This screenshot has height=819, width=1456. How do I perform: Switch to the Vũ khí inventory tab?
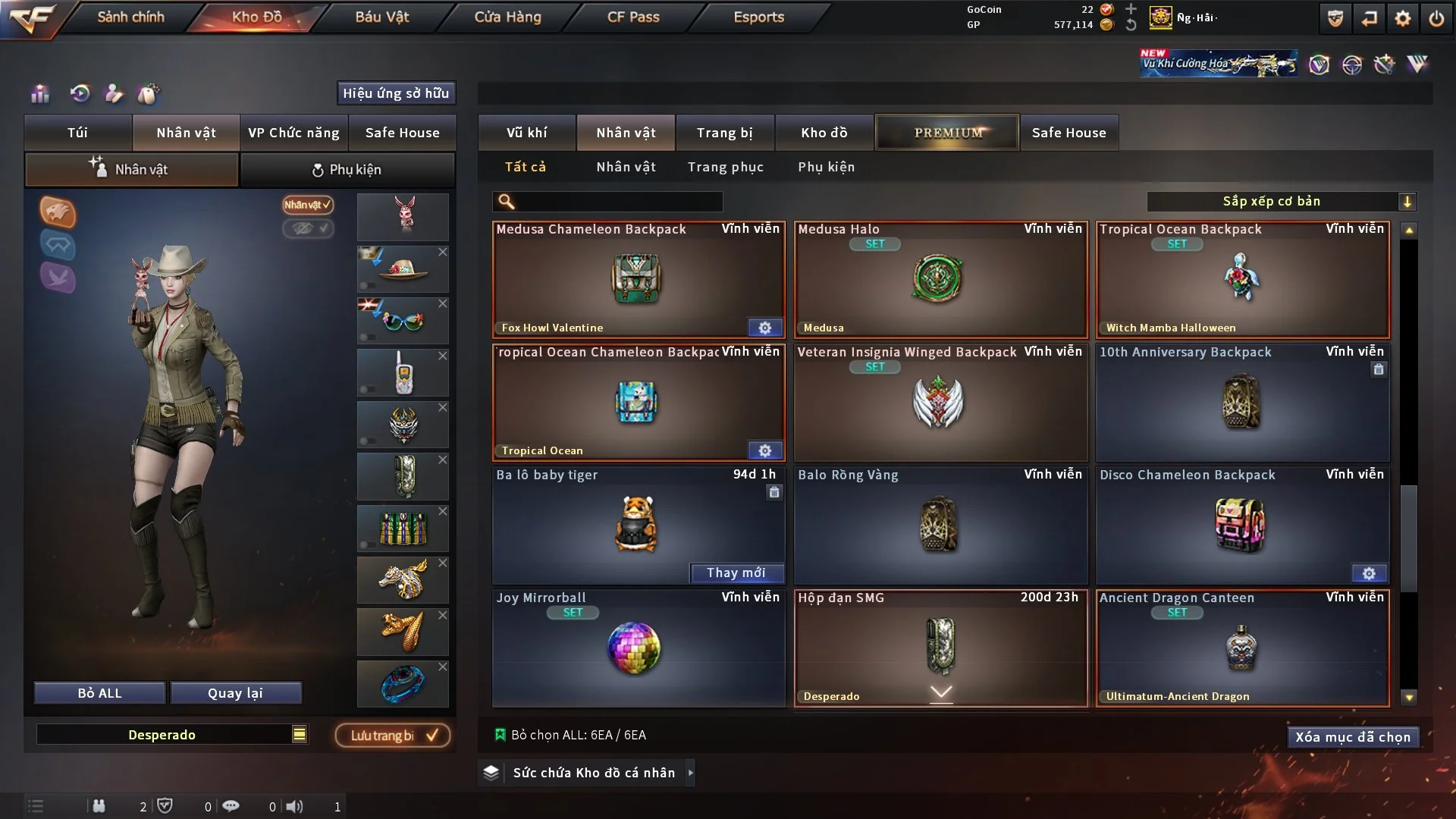tap(526, 133)
